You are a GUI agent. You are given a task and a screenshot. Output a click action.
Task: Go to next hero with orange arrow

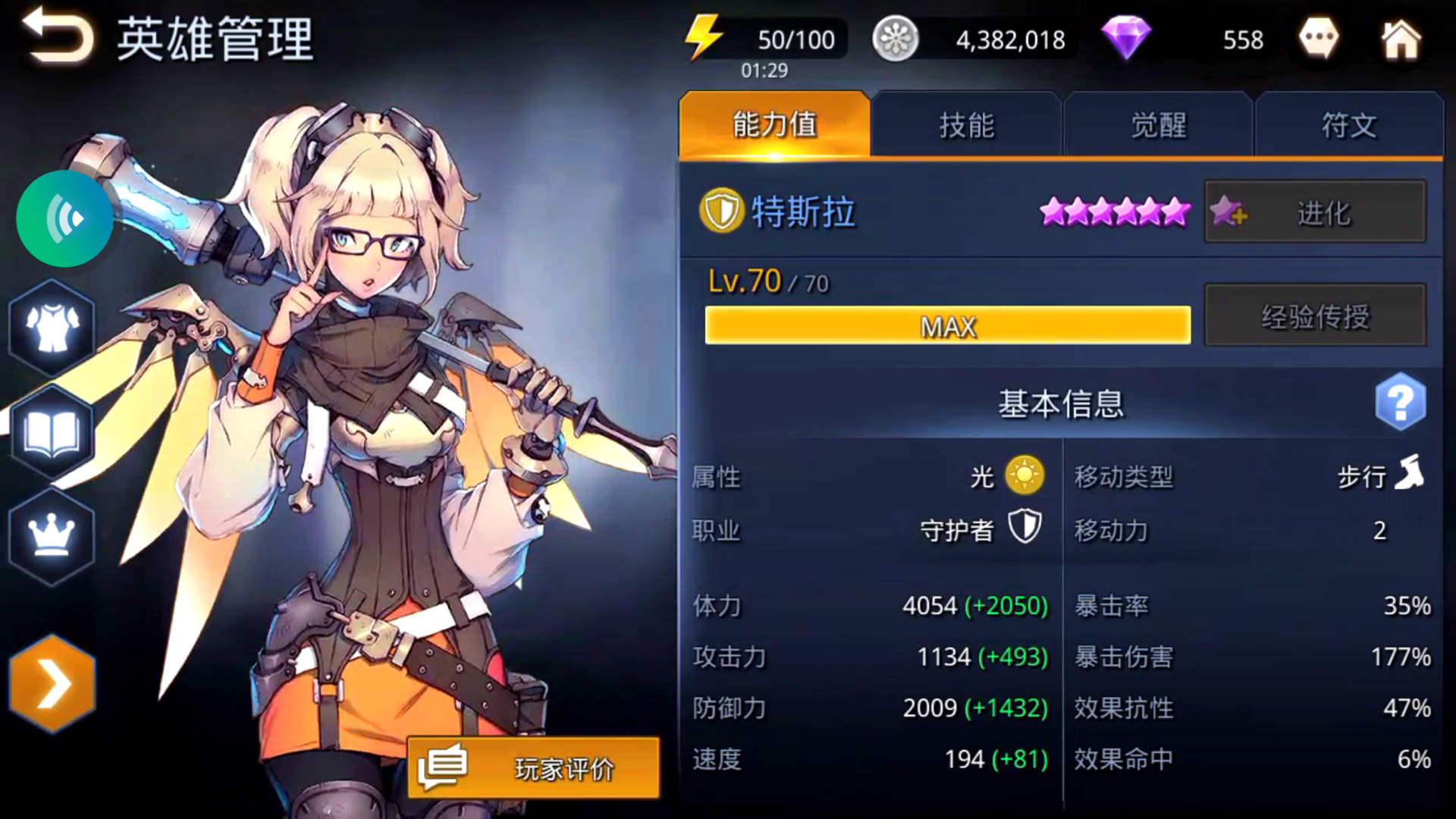[52, 683]
